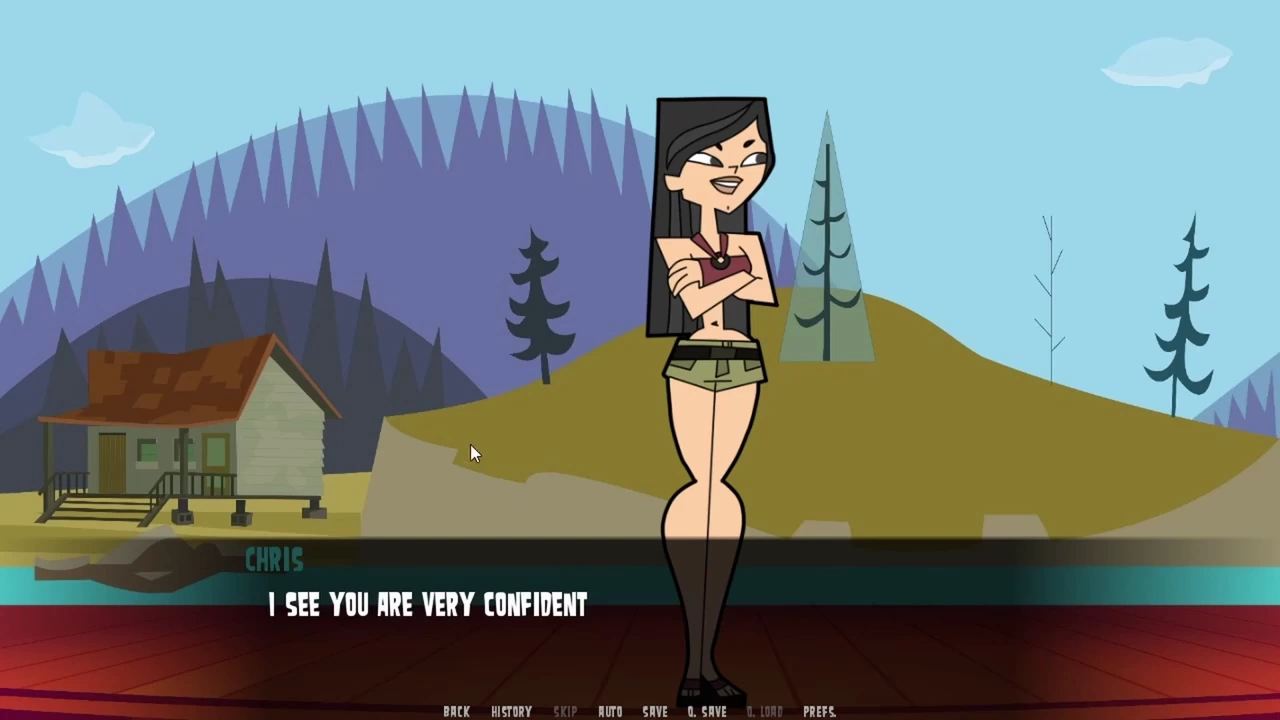1280x720 pixels.
Task: Open the Prefs settings menu
Action: [x=819, y=710]
